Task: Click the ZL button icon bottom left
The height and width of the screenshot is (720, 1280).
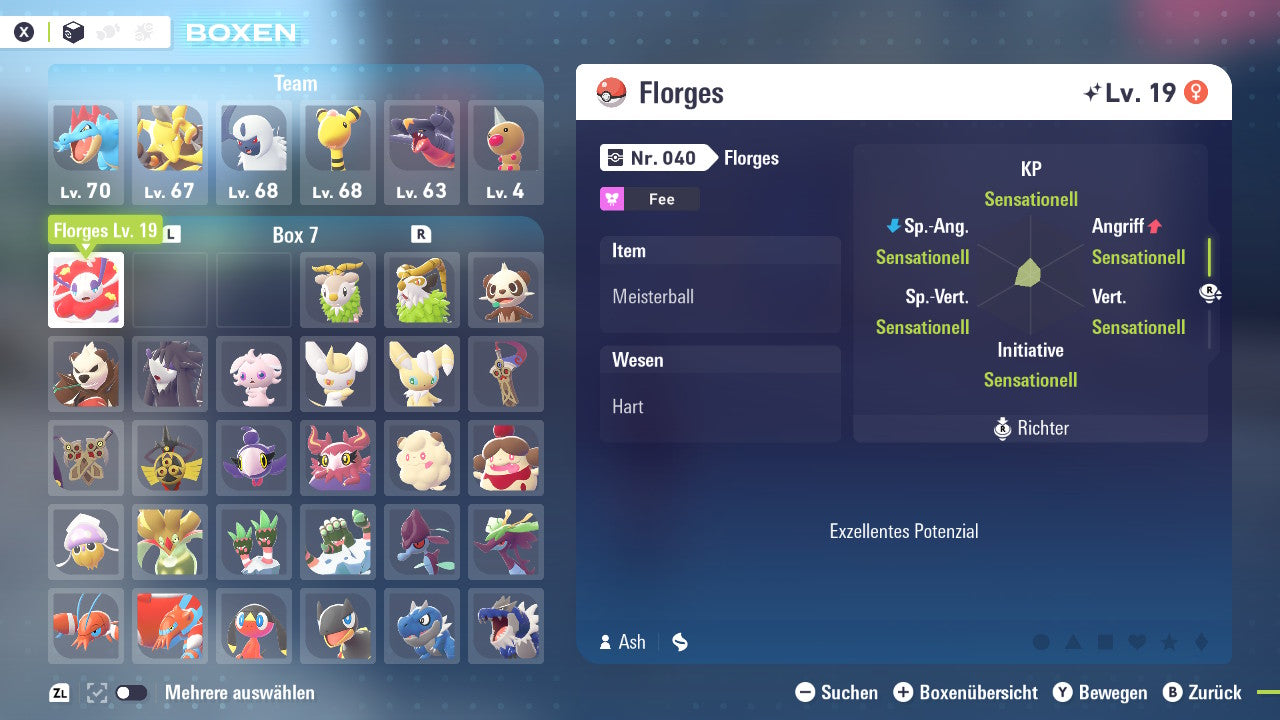Action: [57, 691]
